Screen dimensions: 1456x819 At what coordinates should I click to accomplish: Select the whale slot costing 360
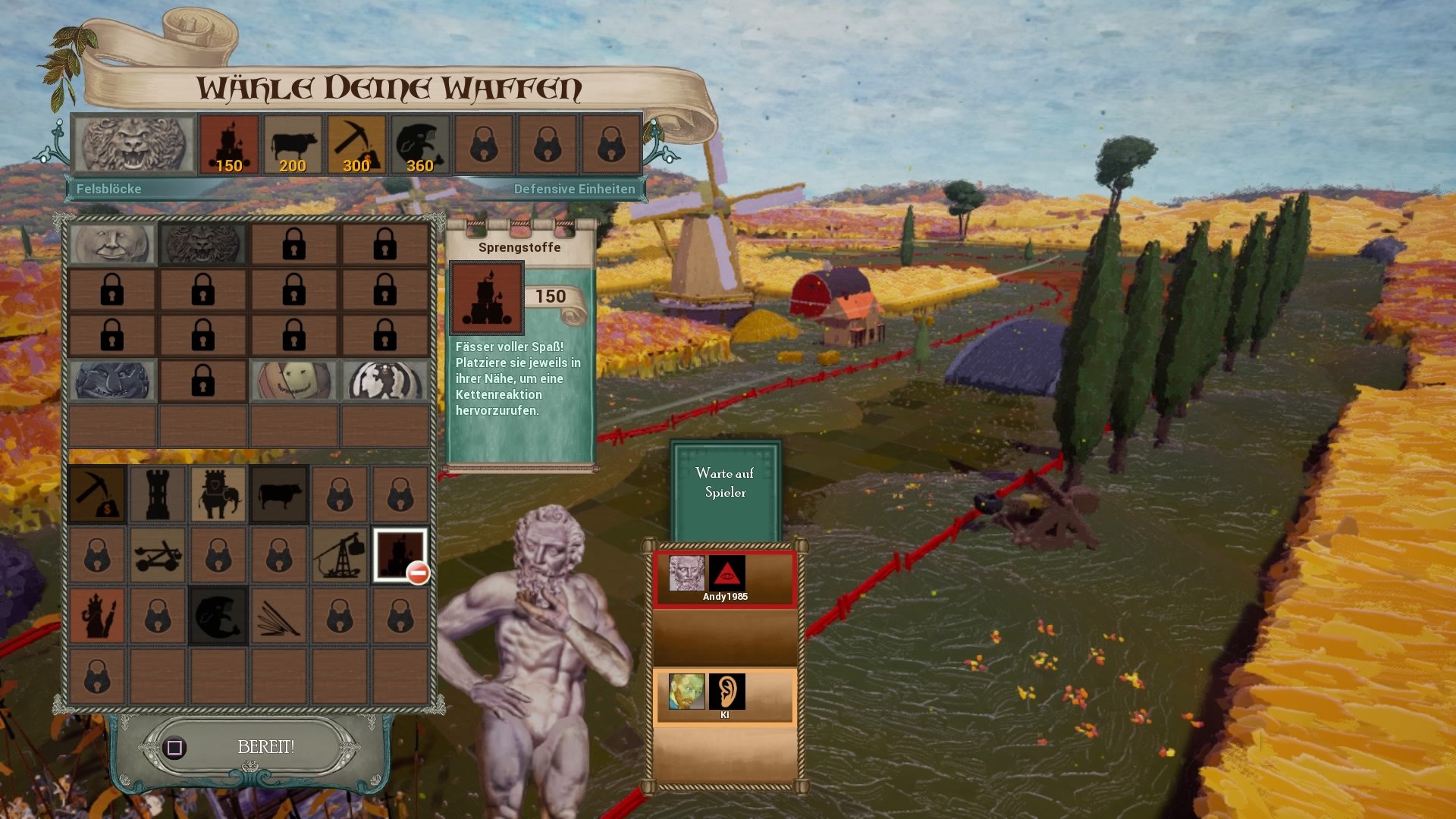[x=420, y=145]
